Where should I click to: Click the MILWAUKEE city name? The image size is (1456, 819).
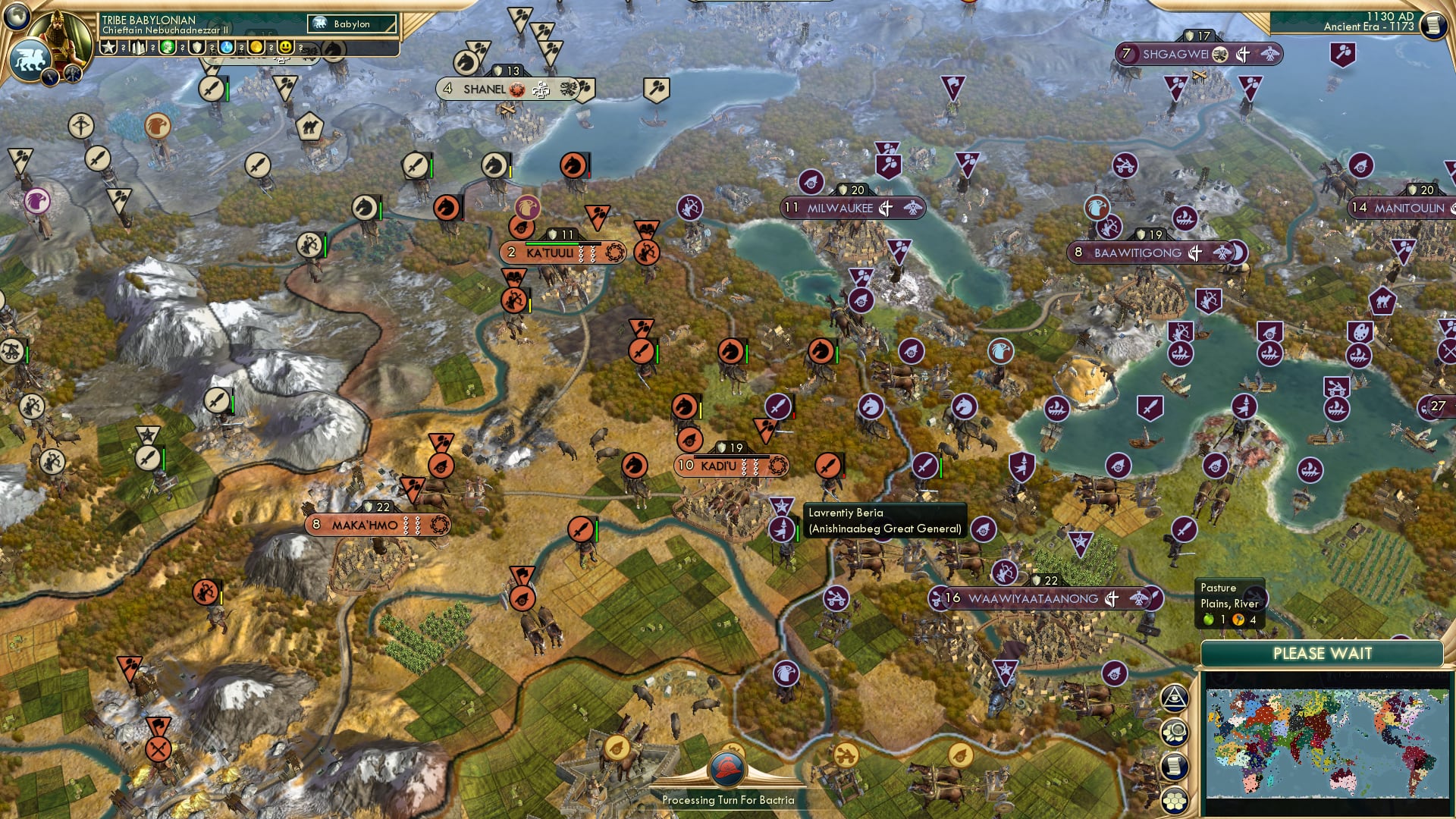838,208
